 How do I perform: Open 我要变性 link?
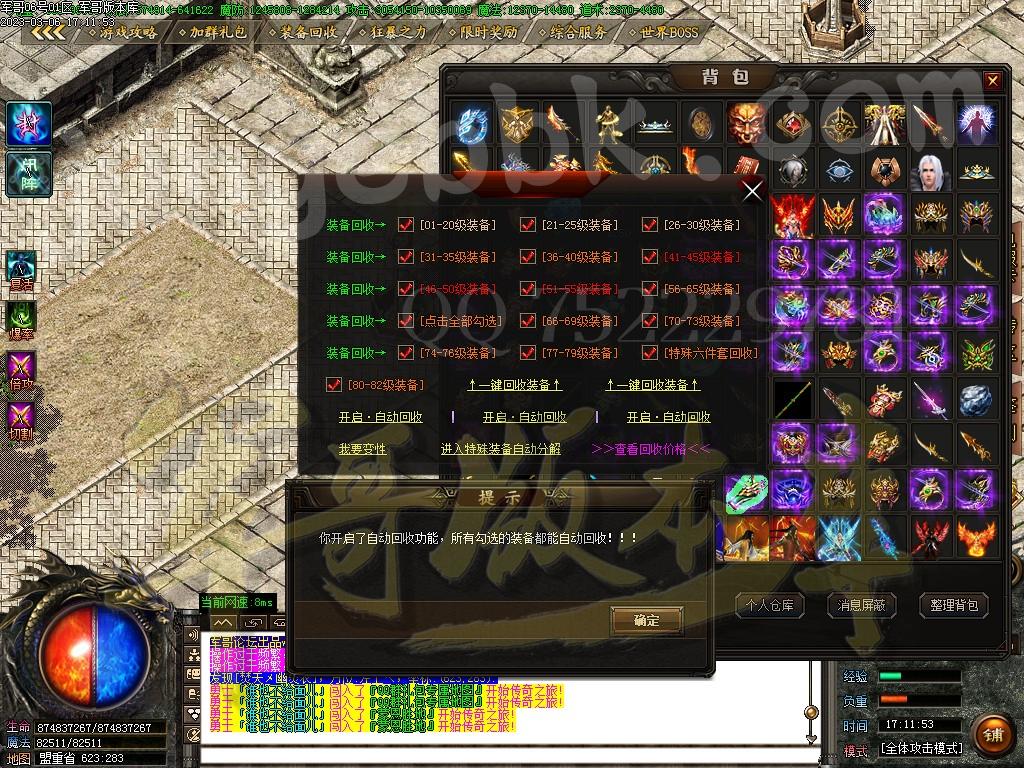pos(362,449)
